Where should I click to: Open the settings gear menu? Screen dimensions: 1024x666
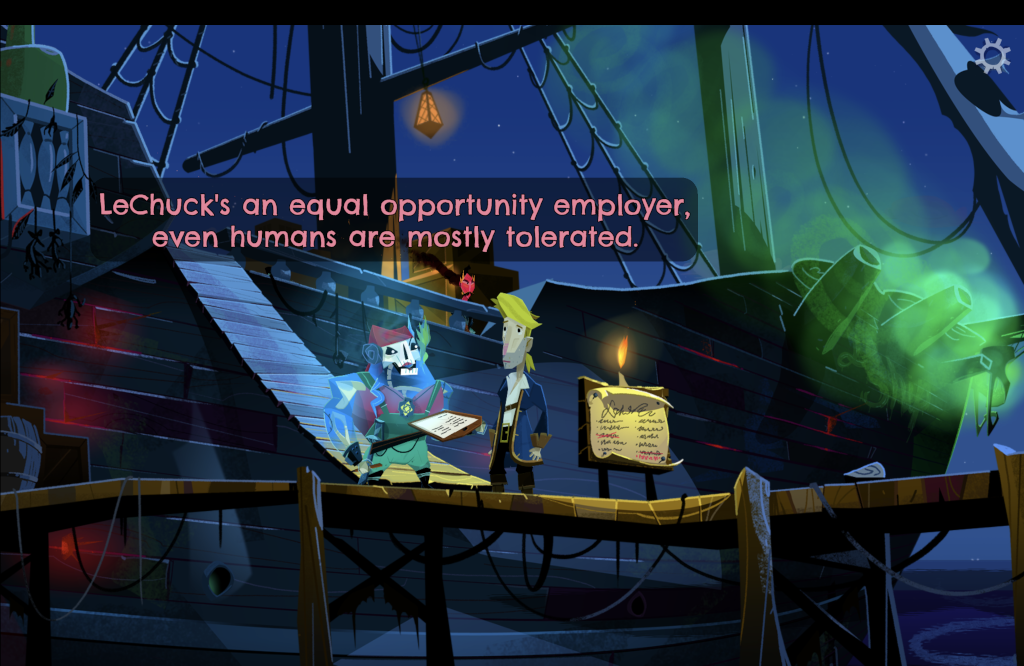pyautogui.click(x=991, y=56)
